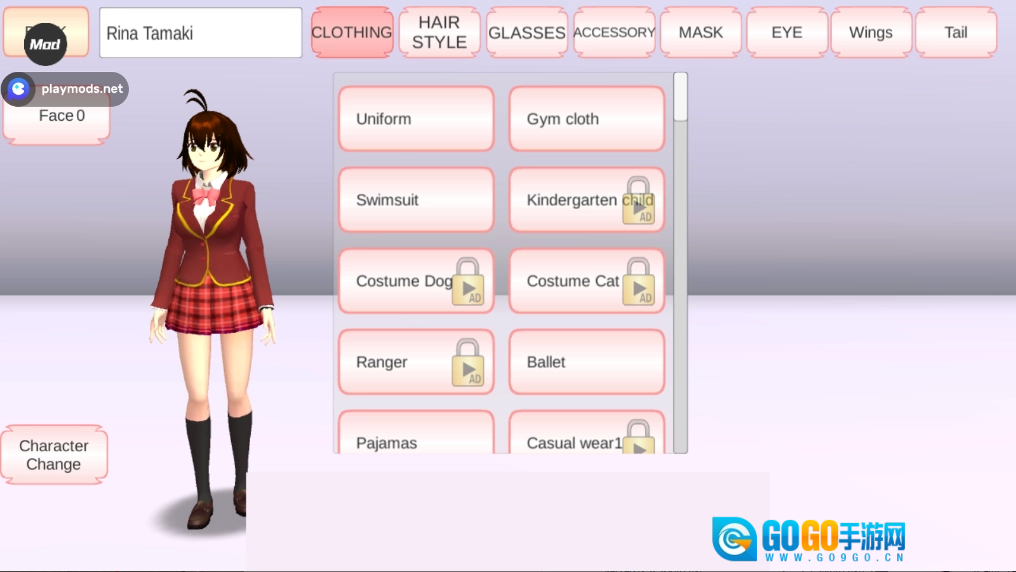The width and height of the screenshot is (1016, 572).
Task: Choose the Ballet outfit
Action: (x=587, y=362)
